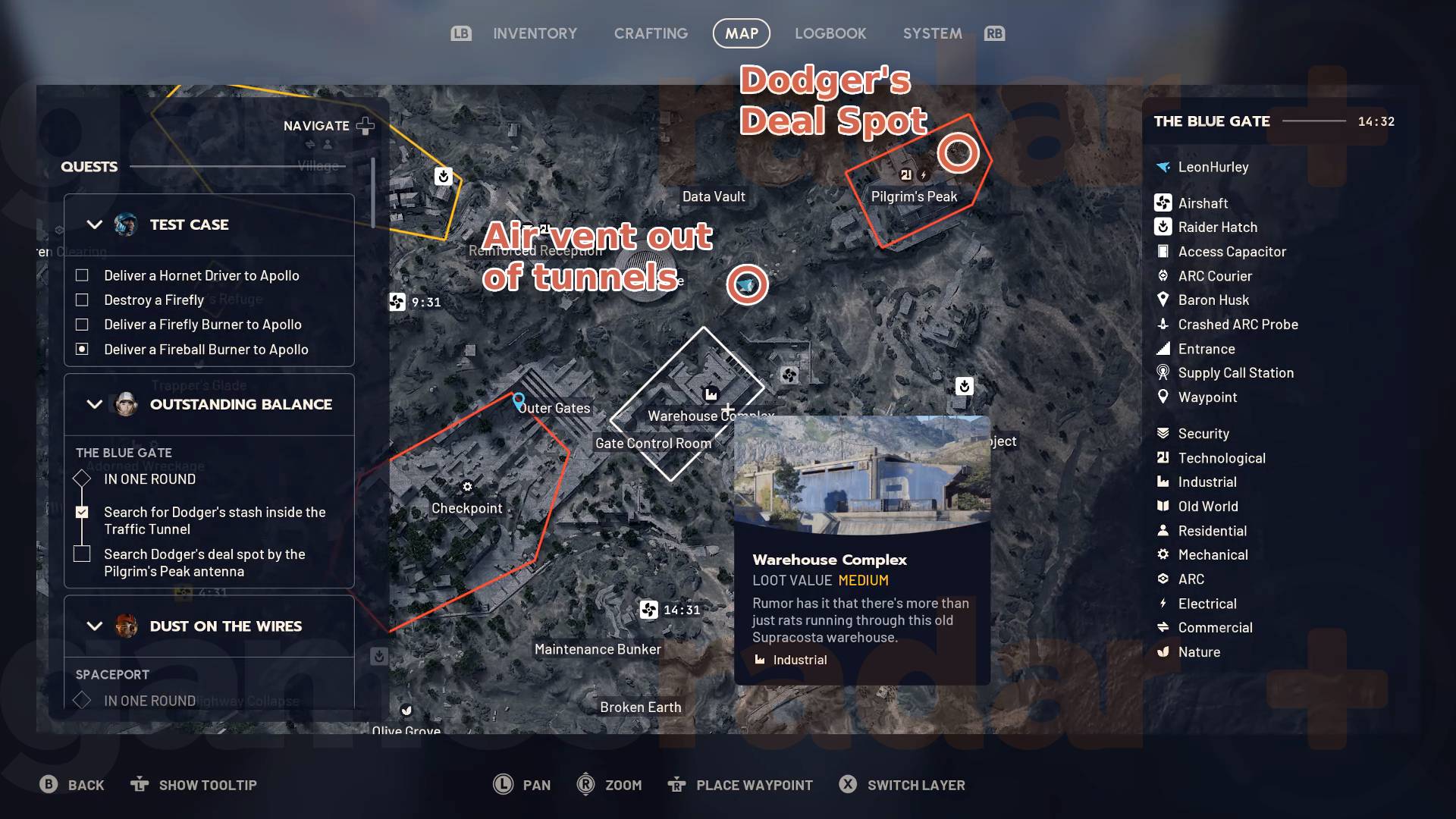1456x819 pixels.
Task: Open the LOGBOOK tab
Action: [x=830, y=33]
